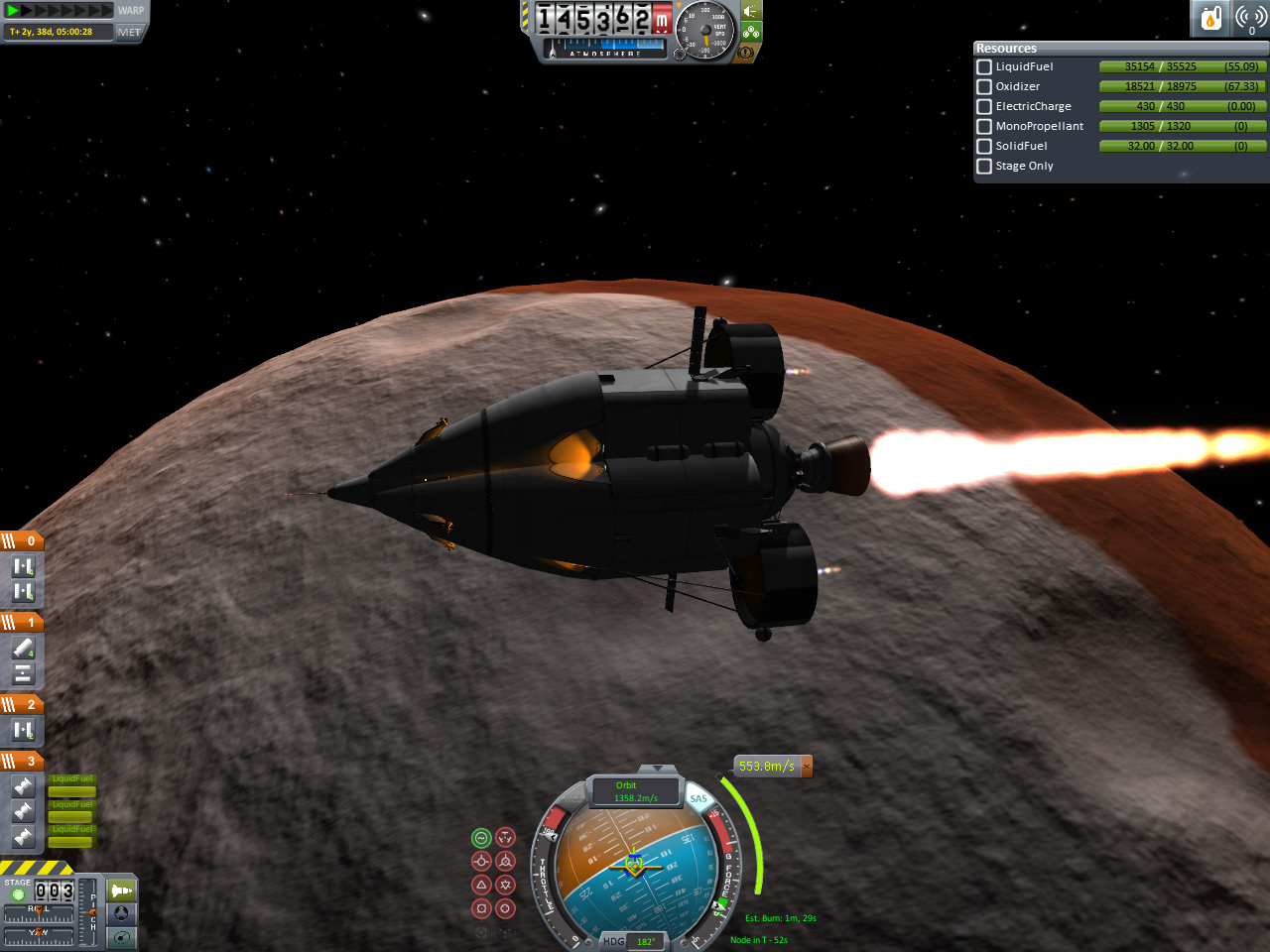
Task: Toggle the landing gear button
Action: click(751, 32)
